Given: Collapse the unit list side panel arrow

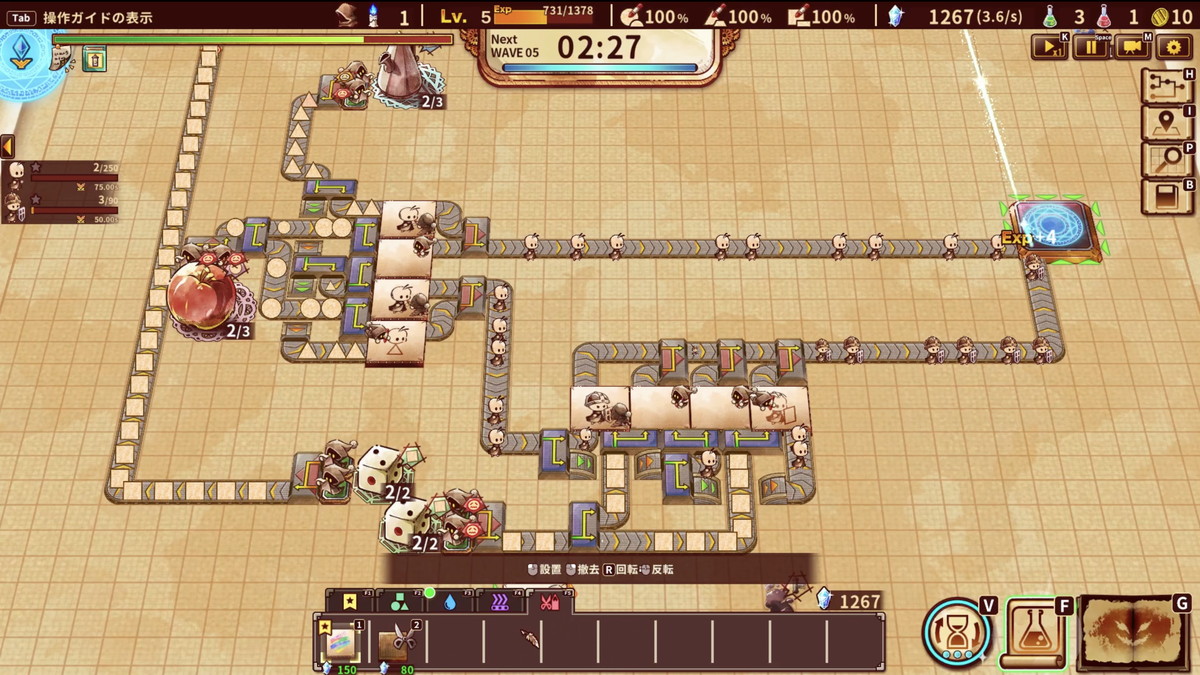Looking at the screenshot, I should pos(7,147).
